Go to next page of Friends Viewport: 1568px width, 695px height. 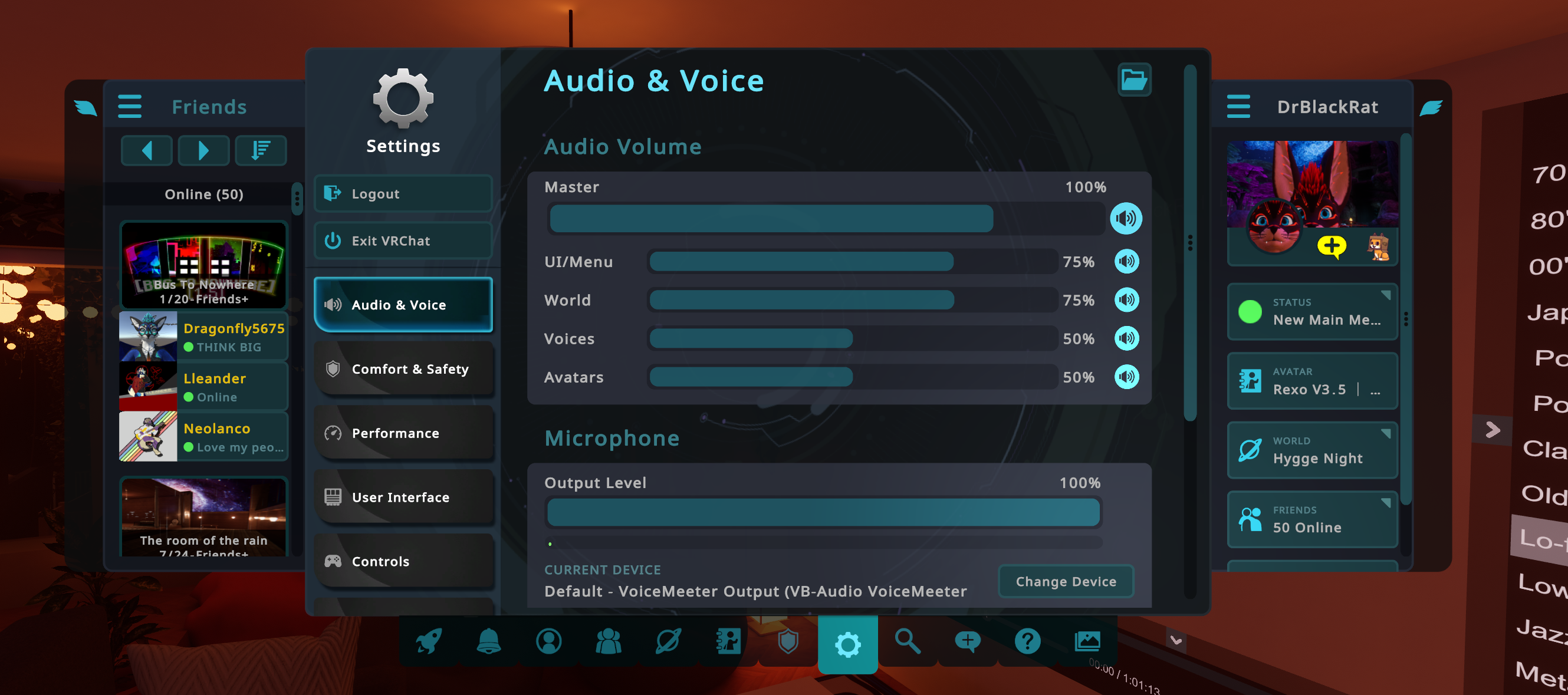click(x=203, y=150)
